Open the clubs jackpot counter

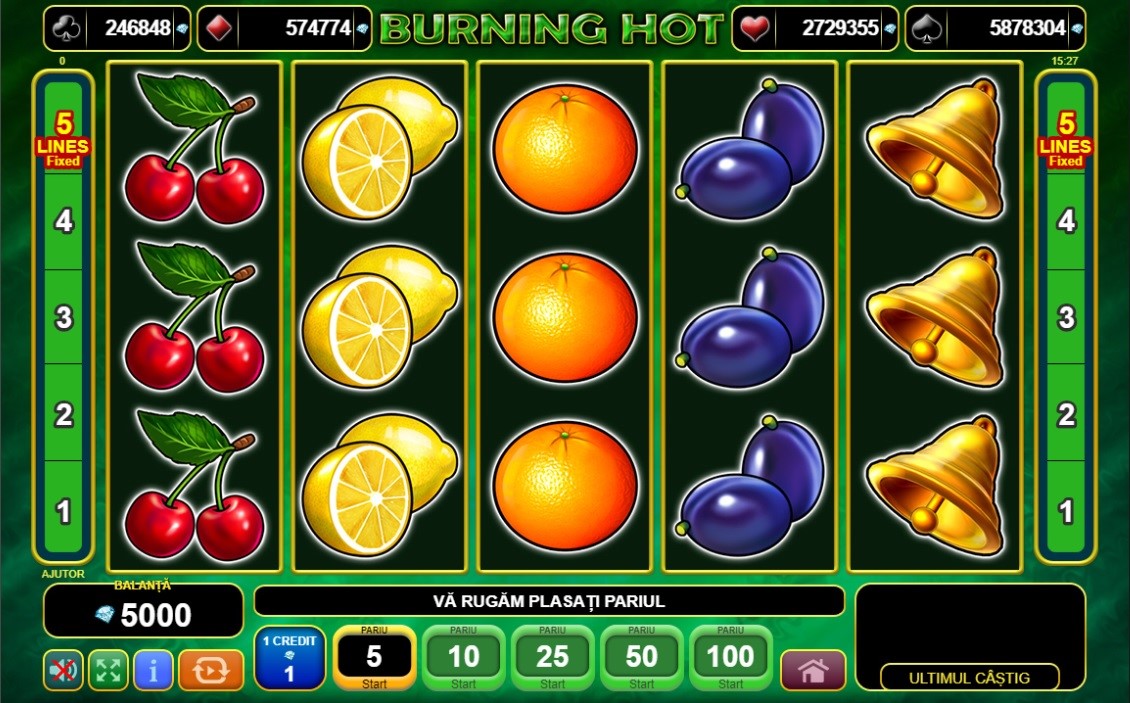pos(117,28)
